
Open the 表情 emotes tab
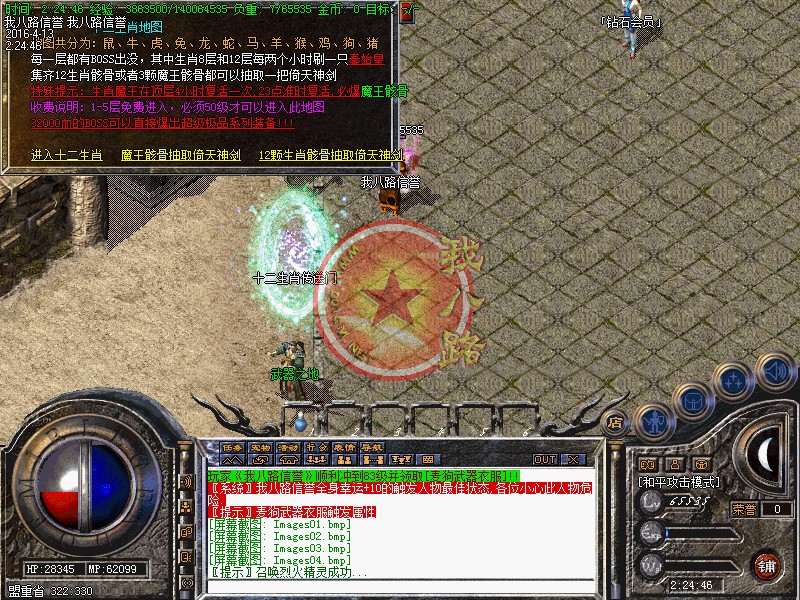click(344, 447)
